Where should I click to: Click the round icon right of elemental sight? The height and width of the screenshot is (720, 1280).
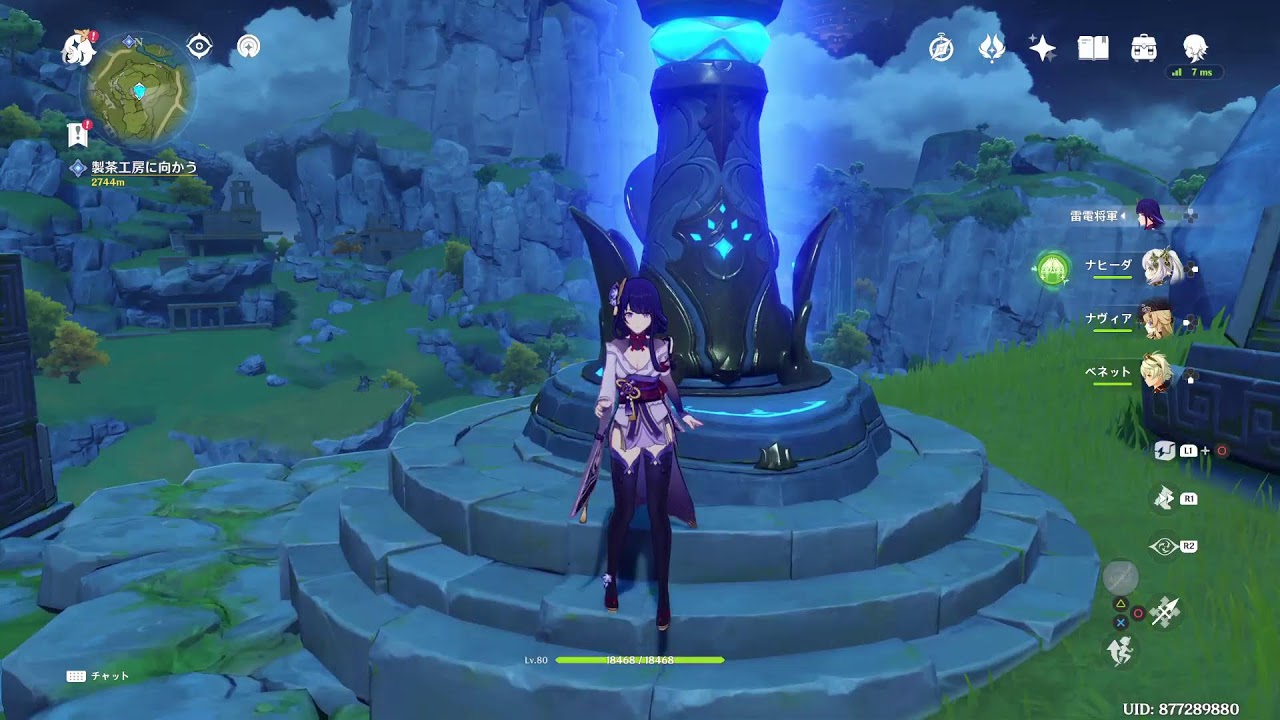(x=248, y=47)
